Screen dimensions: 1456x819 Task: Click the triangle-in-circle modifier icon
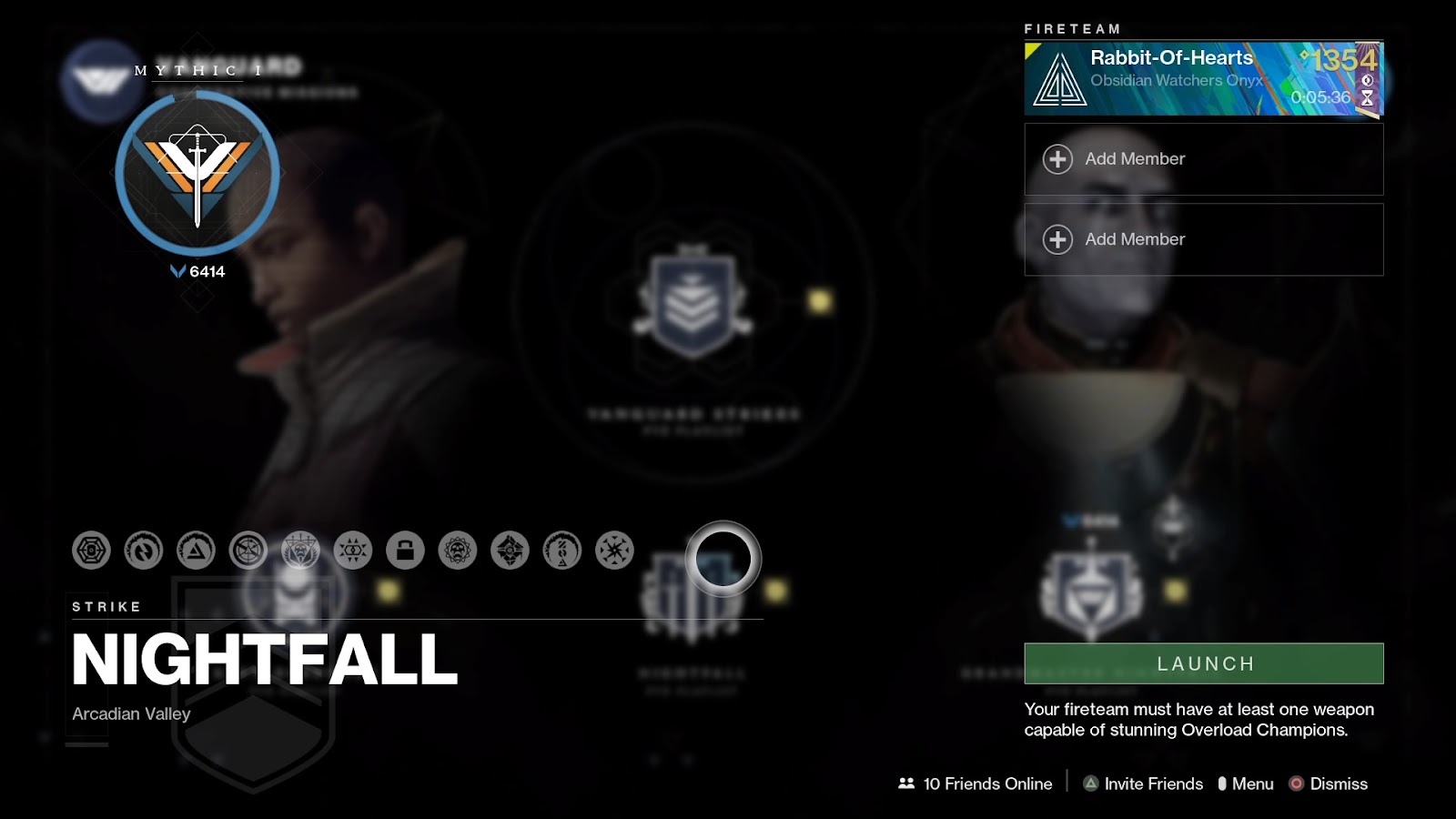[x=194, y=551]
